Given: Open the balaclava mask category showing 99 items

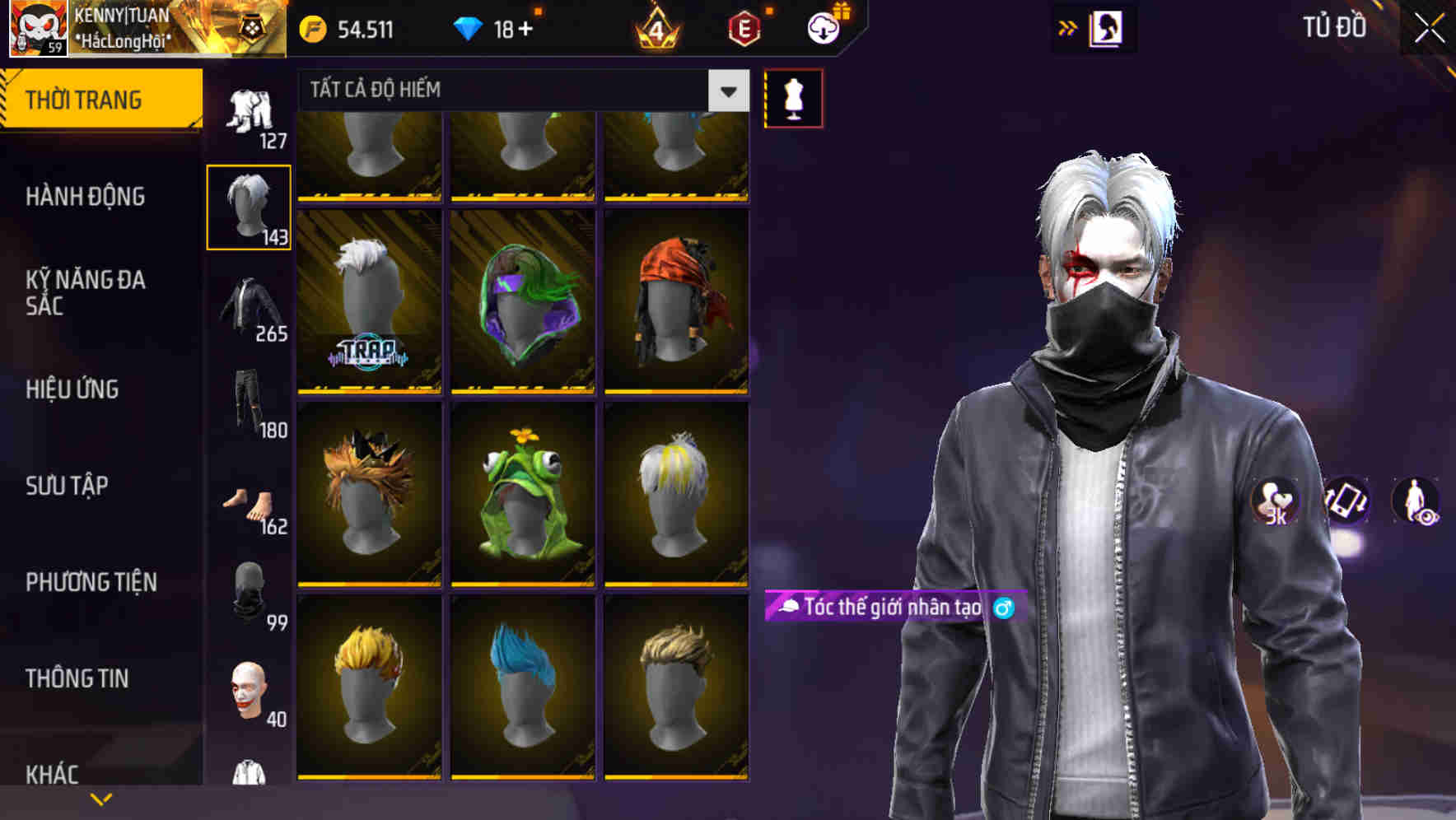Looking at the screenshot, I should point(247,589).
